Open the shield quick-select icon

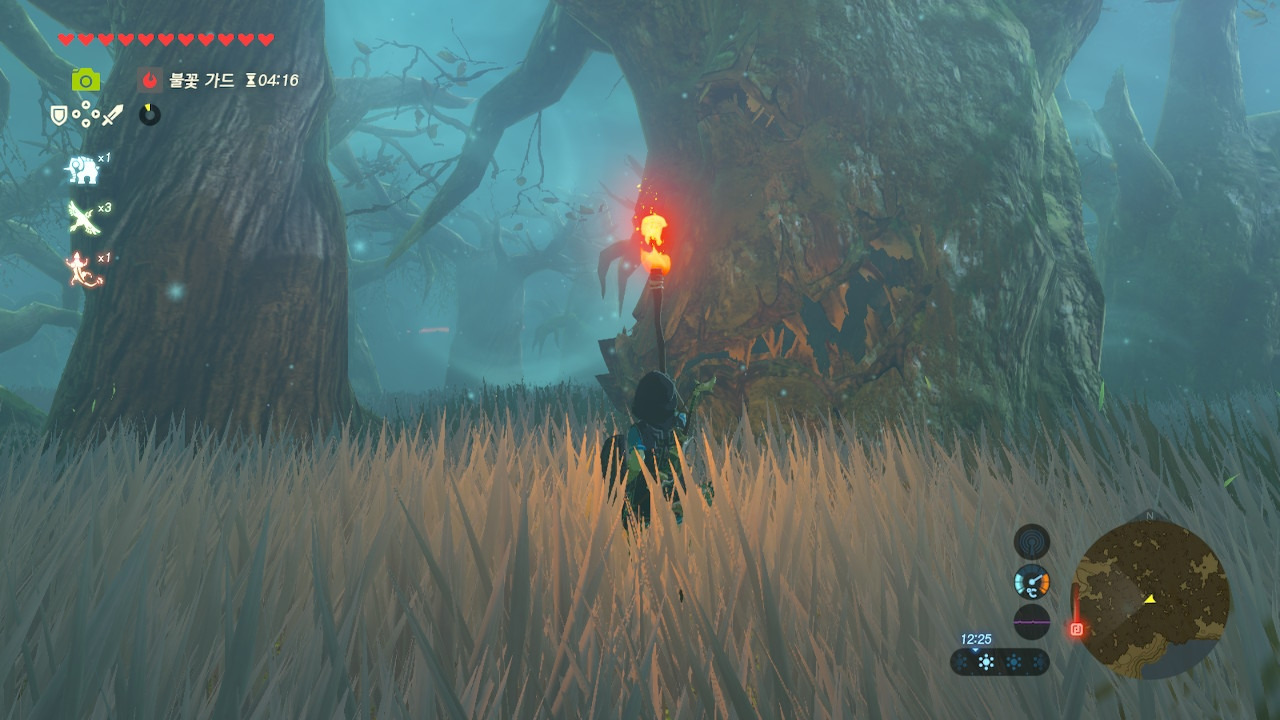(x=59, y=116)
